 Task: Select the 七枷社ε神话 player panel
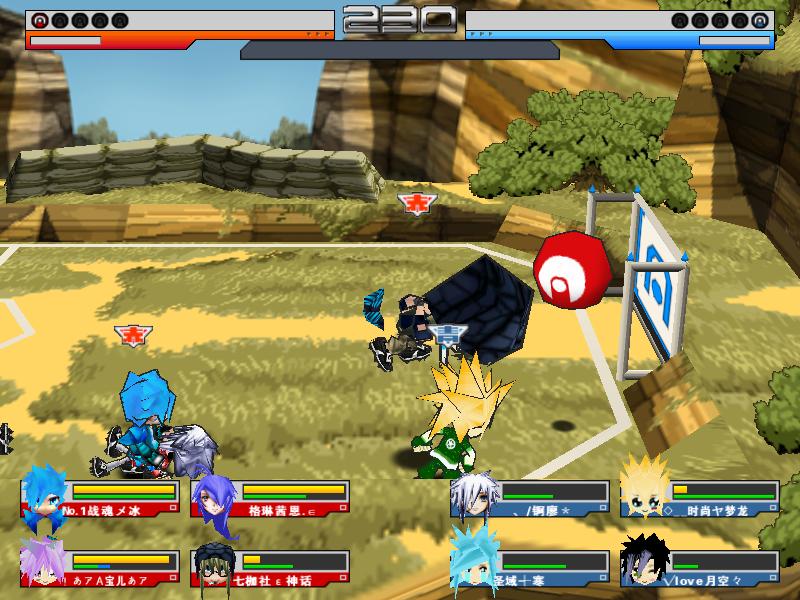pos(270,566)
